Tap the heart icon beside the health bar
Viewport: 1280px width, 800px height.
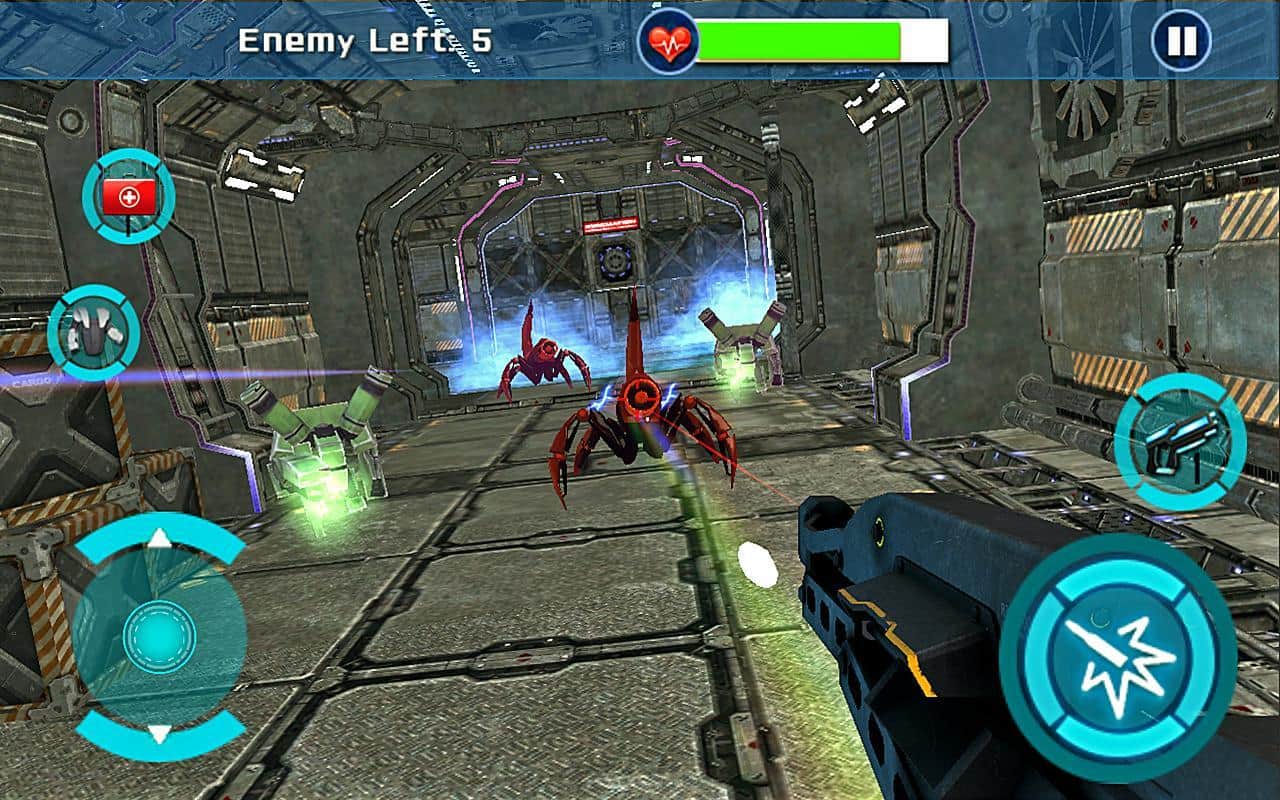point(668,37)
